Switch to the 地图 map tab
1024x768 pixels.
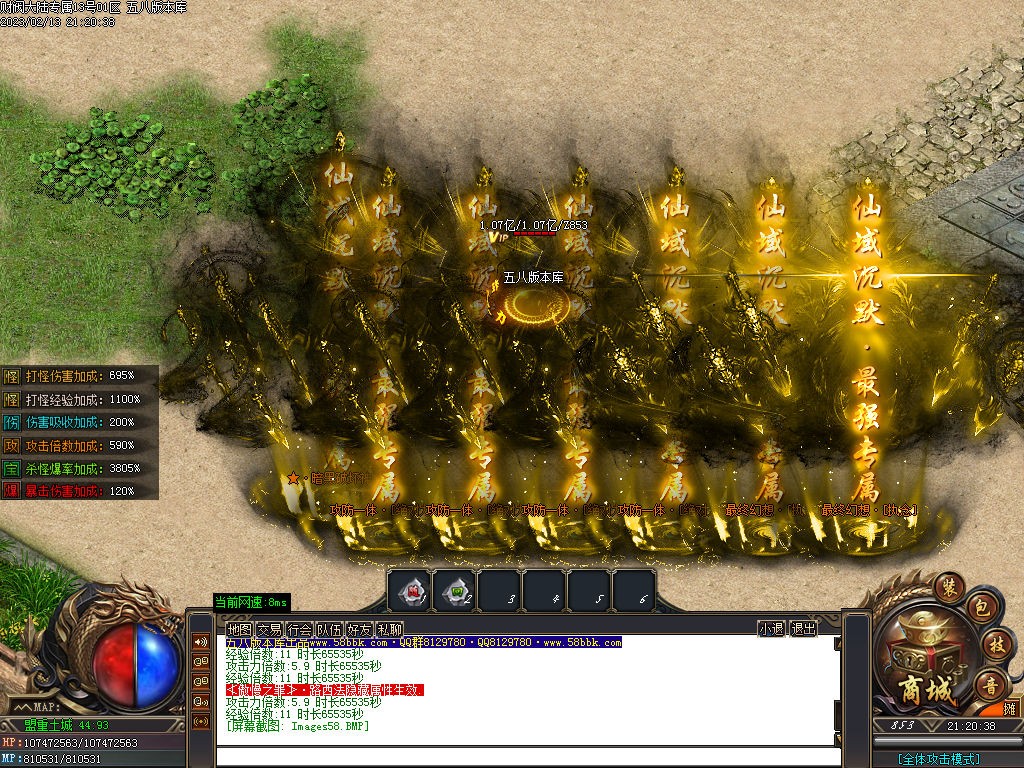(239, 629)
